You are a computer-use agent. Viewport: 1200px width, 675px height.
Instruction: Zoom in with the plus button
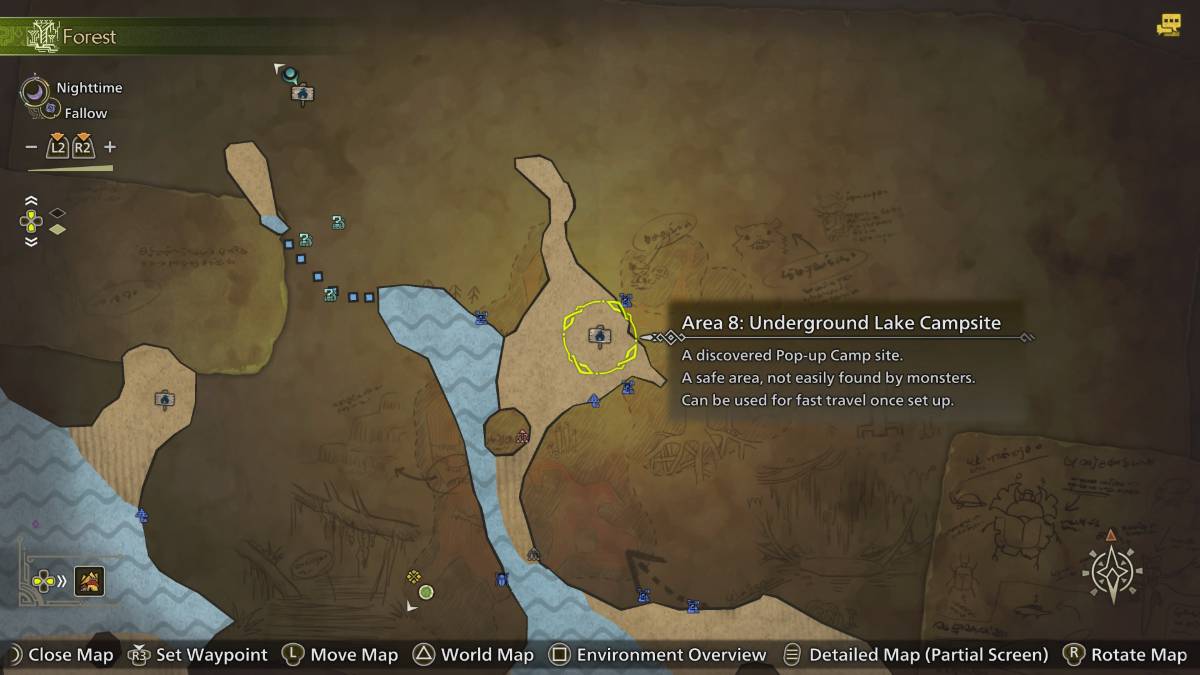click(x=110, y=147)
